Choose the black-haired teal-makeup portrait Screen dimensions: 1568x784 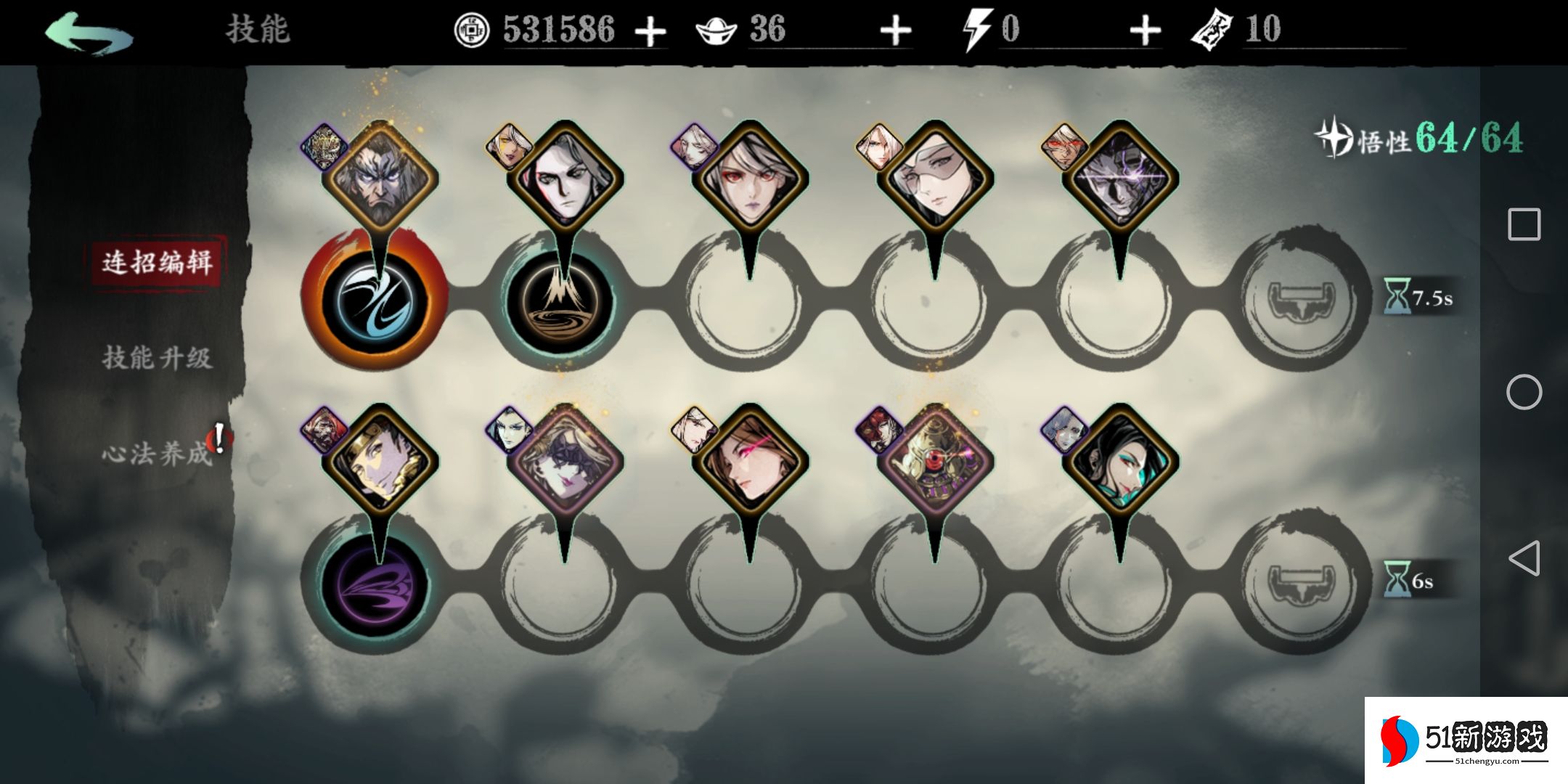click(1120, 462)
